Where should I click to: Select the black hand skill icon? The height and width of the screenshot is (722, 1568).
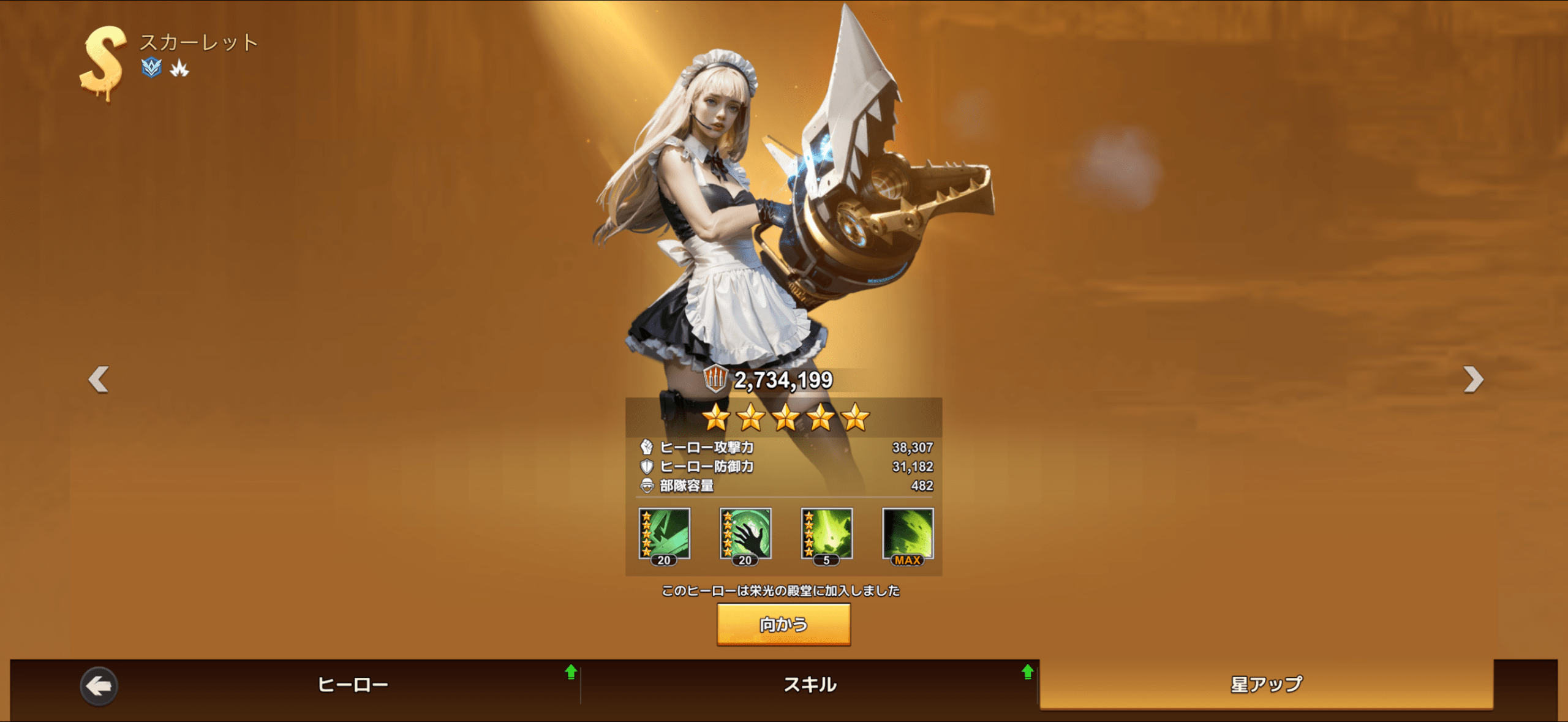pos(745,534)
